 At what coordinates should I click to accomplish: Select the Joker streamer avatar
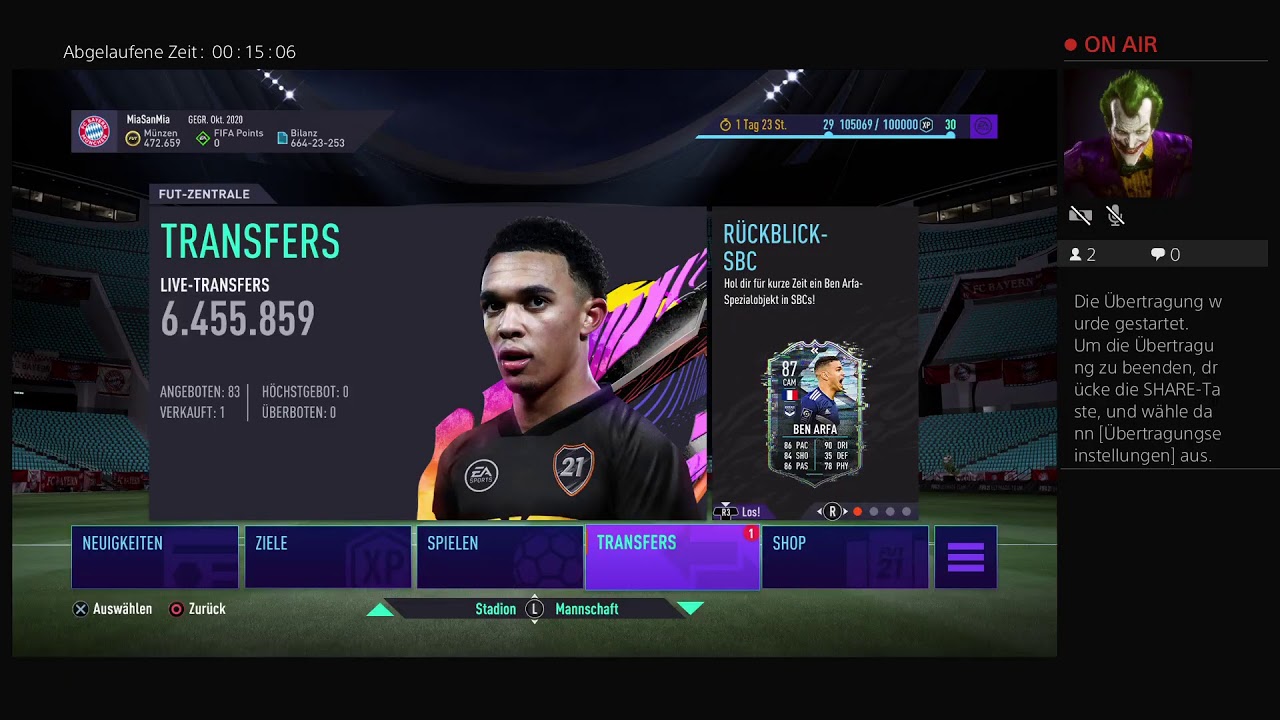pos(1127,133)
